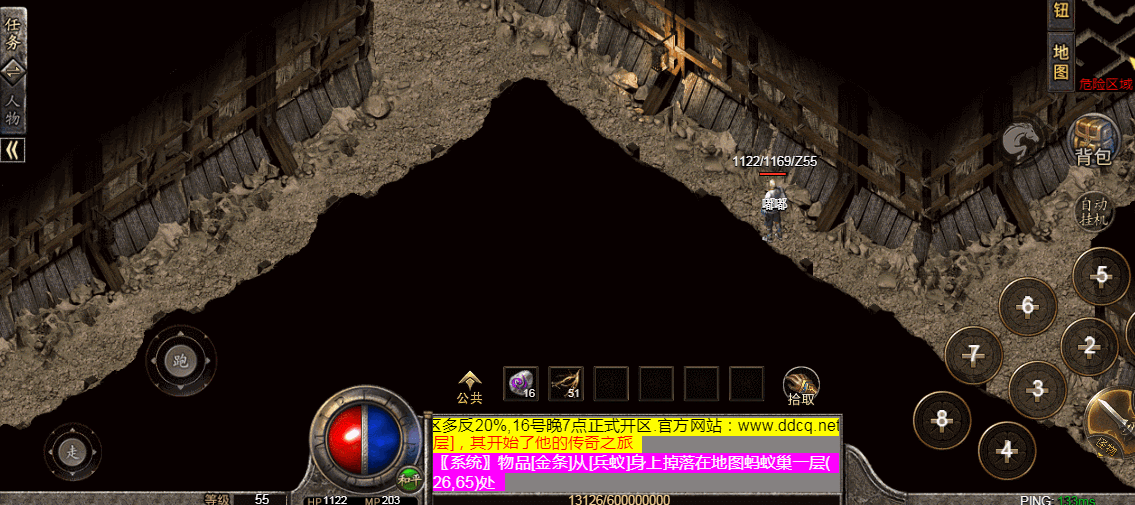Open the 背包 backpack
The width and height of the screenshot is (1135, 505).
click(1093, 139)
